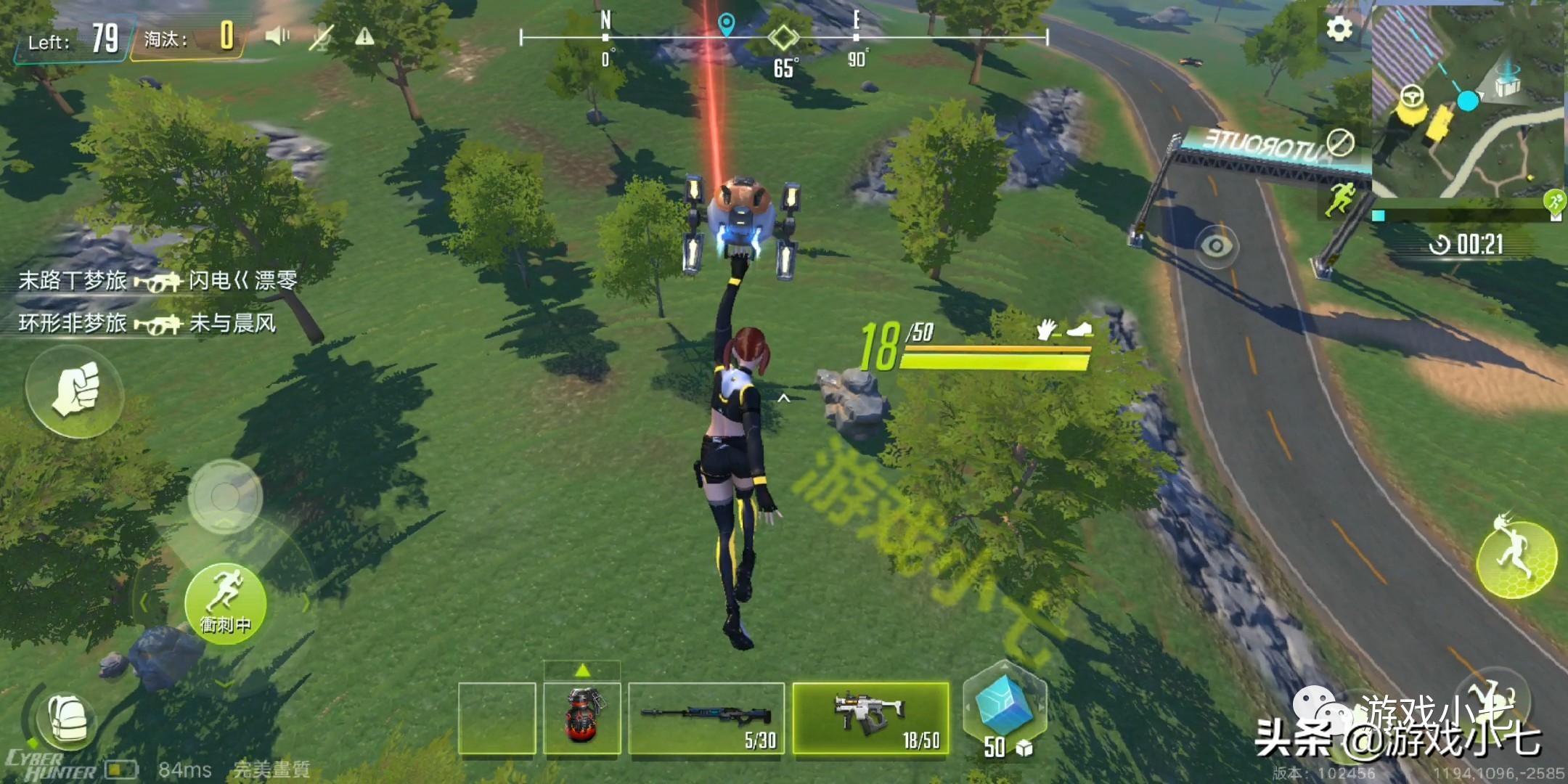Select the empty leftmost hotbar slot
Screen dimensions: 1568x784
coord(497,718)
